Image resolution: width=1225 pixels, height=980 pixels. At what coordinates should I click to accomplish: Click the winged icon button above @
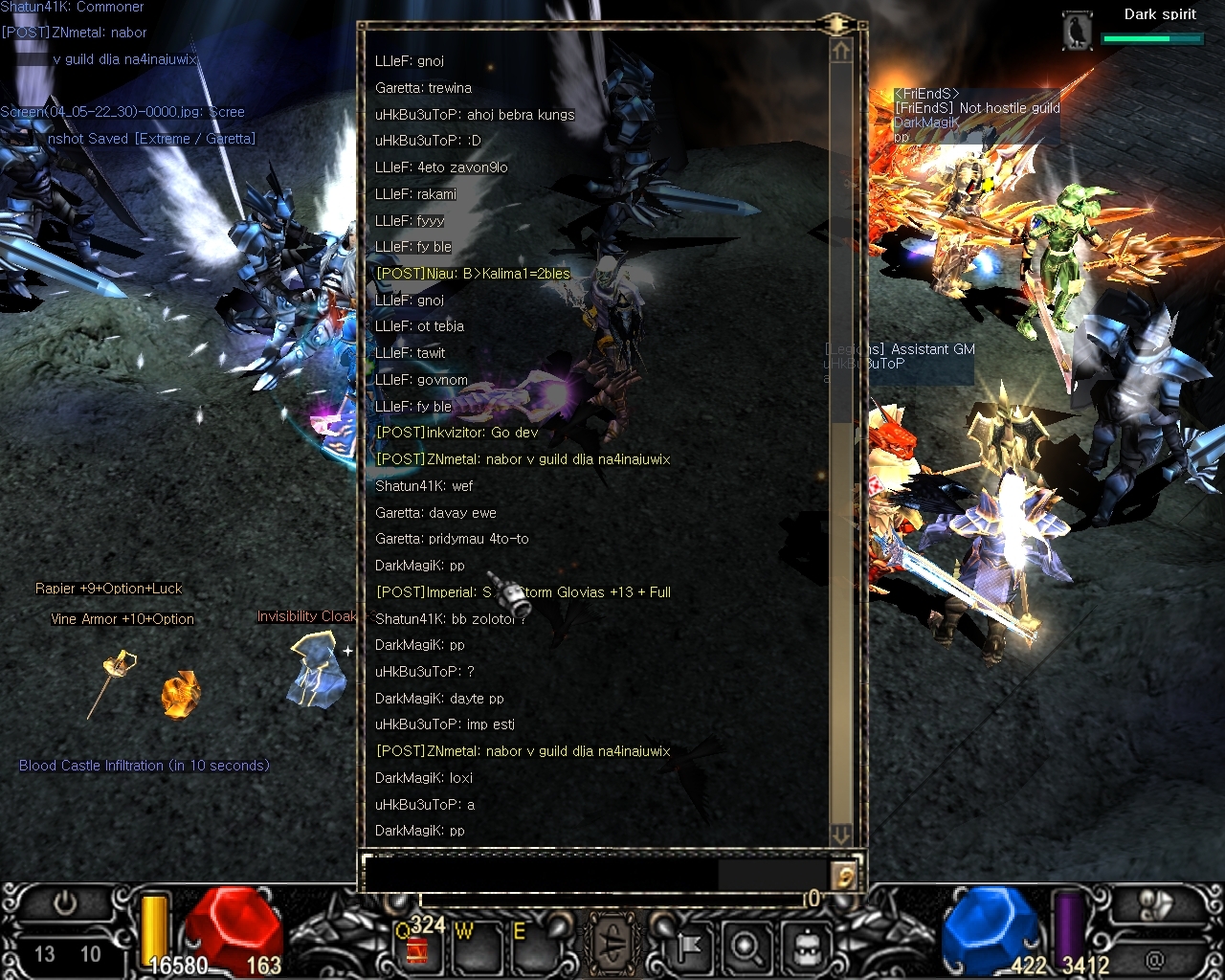click(1156, 905)
